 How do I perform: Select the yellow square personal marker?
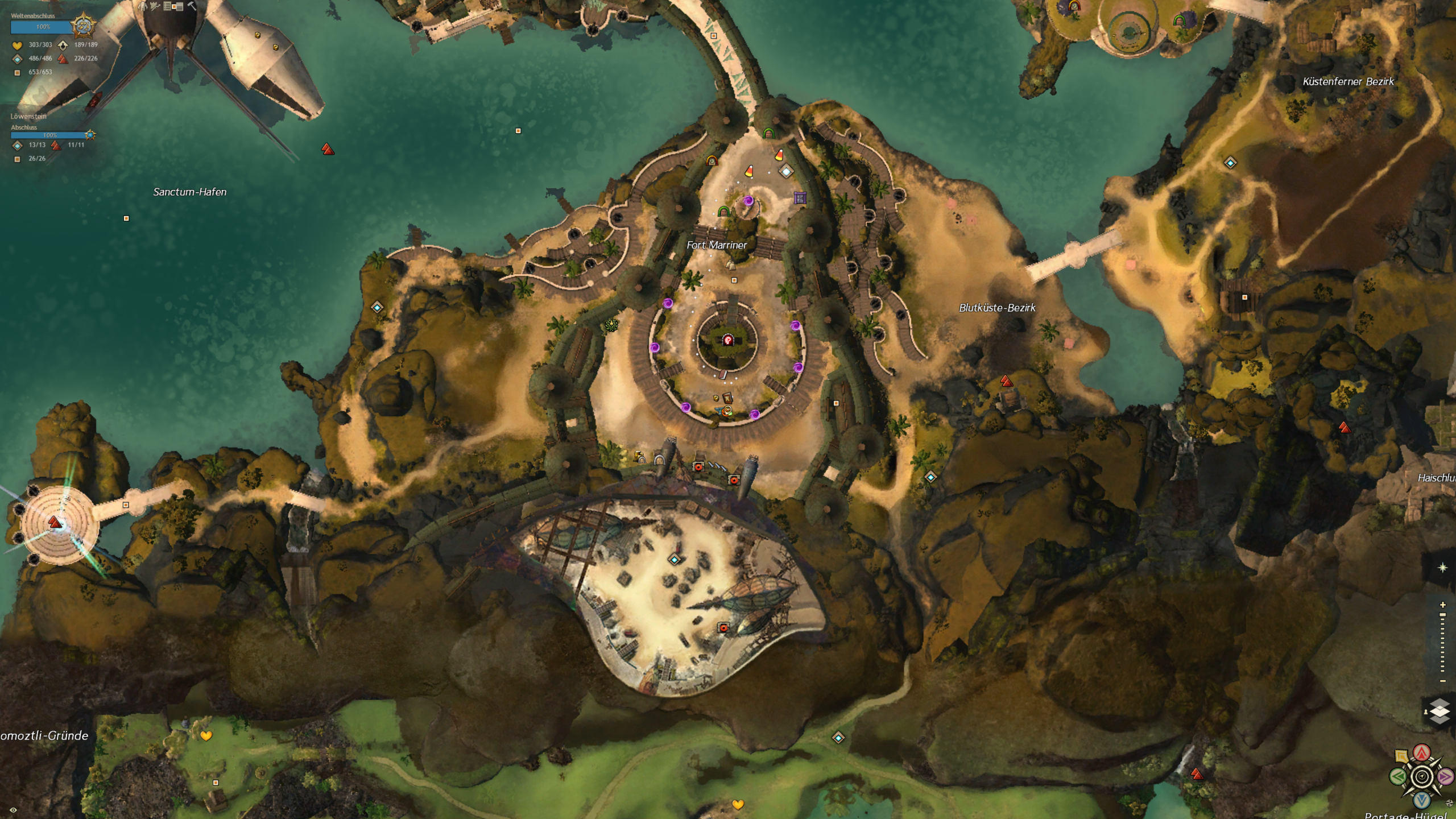(x=1401, y=756)
